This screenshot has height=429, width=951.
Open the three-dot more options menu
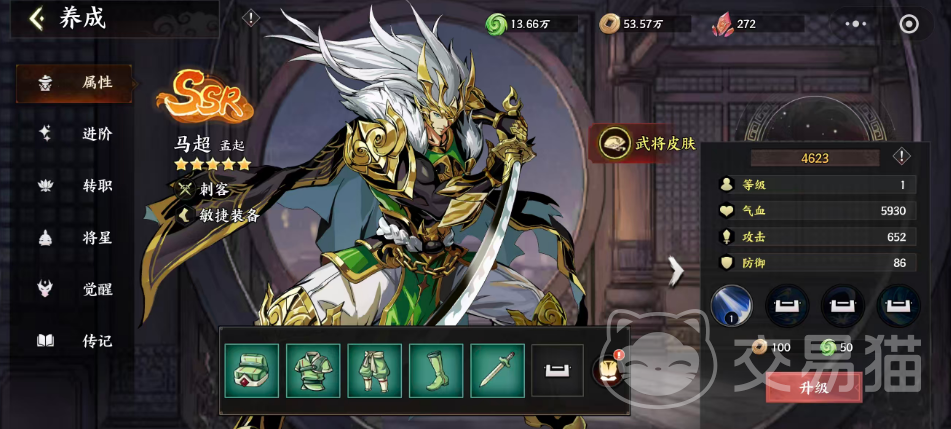click(857, 23)
